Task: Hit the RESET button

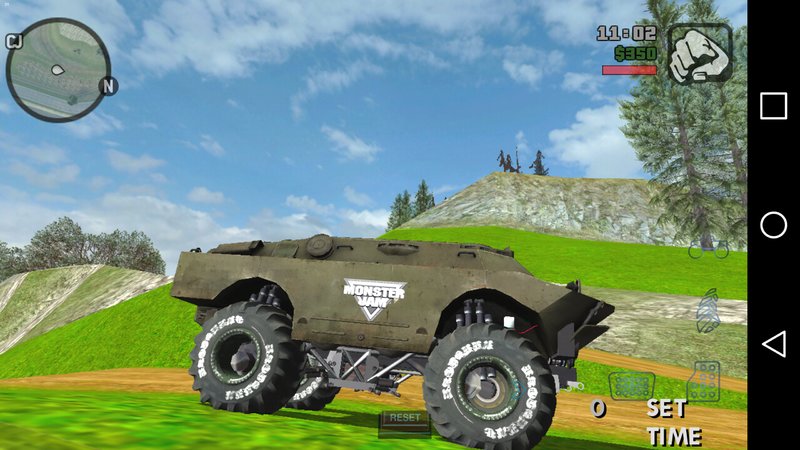Action: 405,418
